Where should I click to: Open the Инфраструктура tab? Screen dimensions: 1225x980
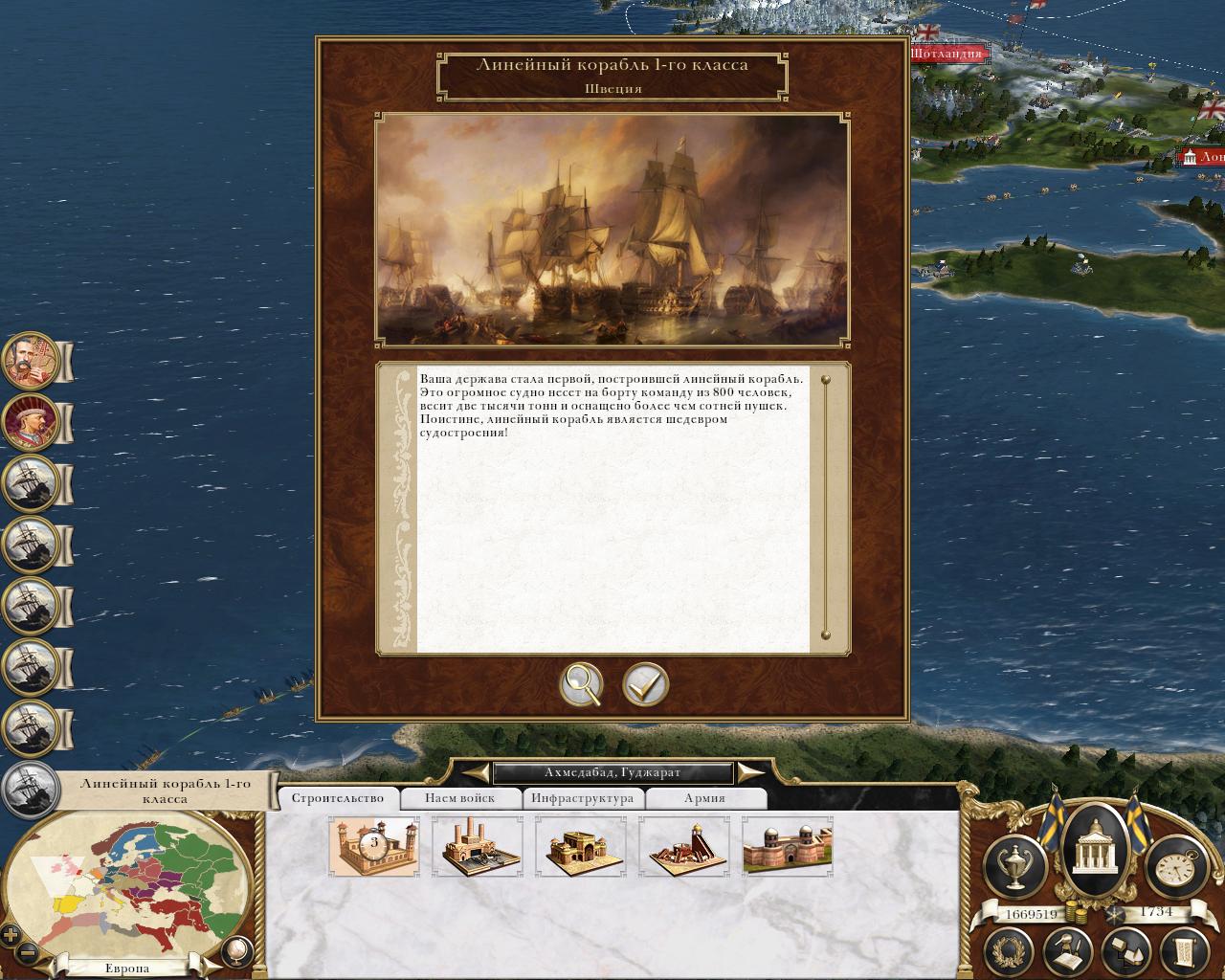point(582,798)
